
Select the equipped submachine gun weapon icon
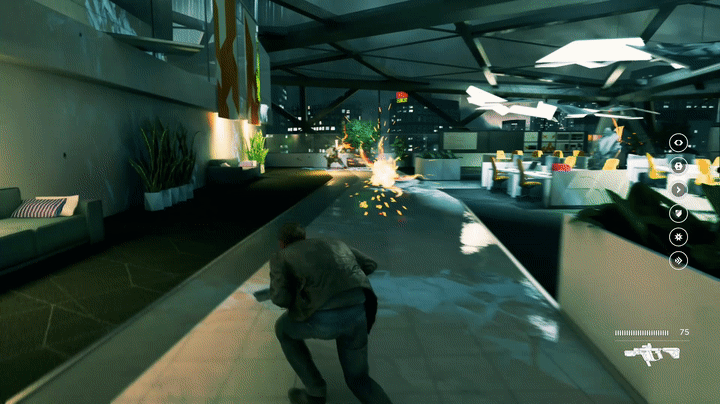(x=651, y=351)
